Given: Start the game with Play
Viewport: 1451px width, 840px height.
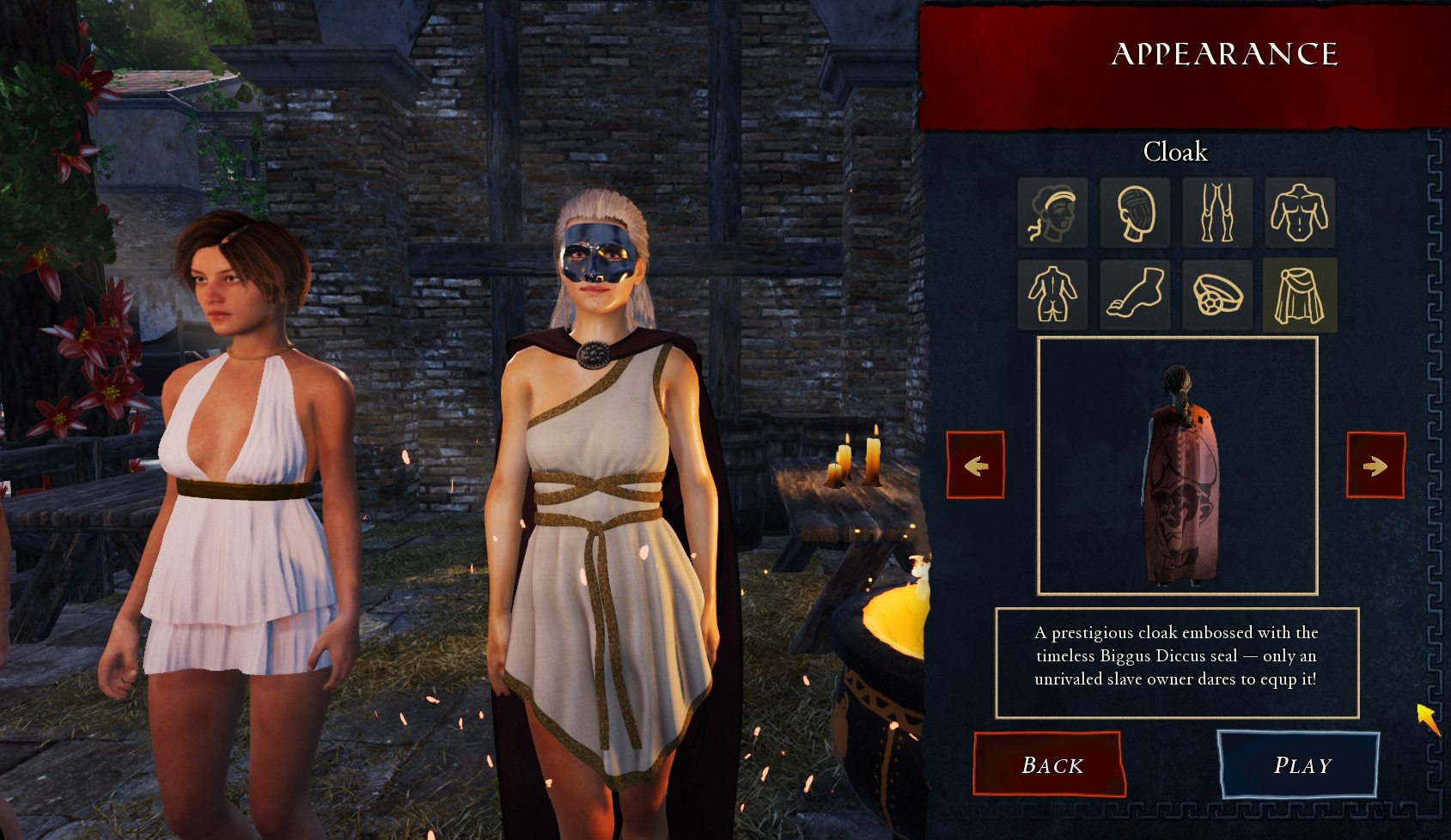Looking at the screenshot, I should coord(1300,764).
